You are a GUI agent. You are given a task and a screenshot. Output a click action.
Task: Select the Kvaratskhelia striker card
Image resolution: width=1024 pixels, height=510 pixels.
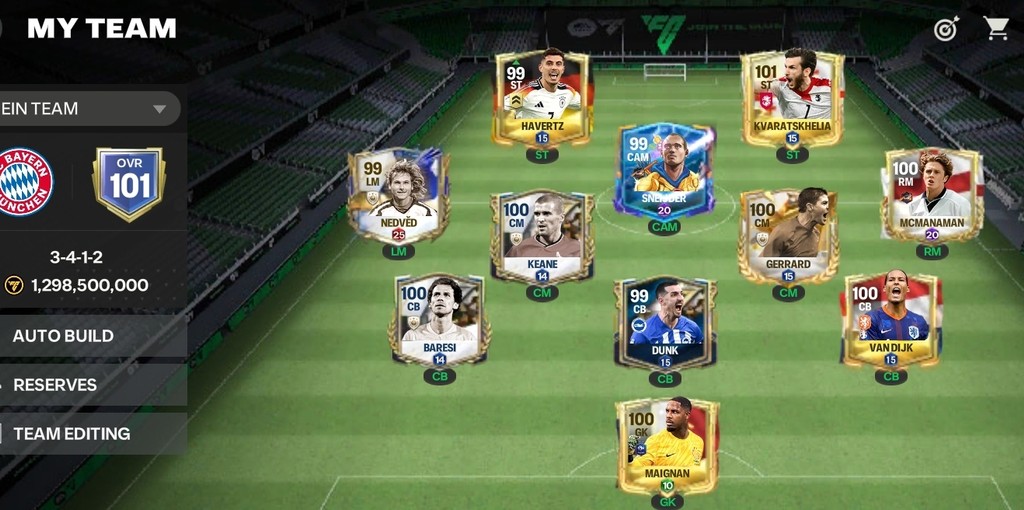792,100
